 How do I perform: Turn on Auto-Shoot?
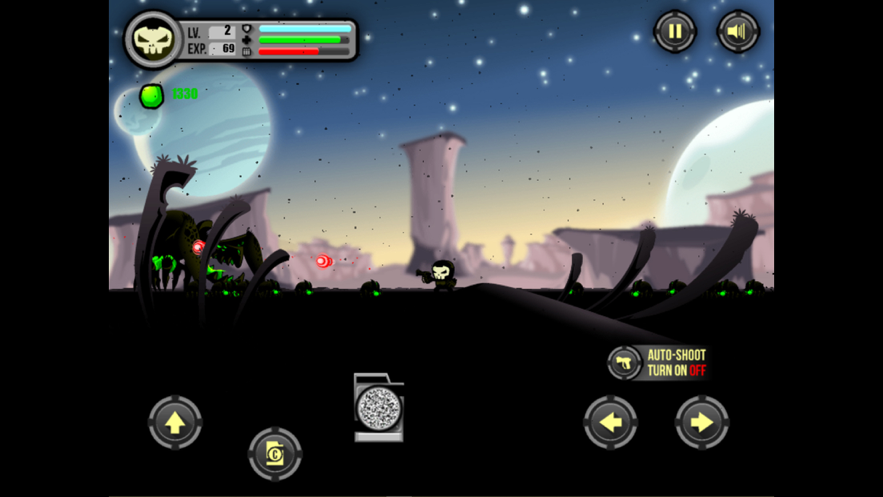[660, 362]
